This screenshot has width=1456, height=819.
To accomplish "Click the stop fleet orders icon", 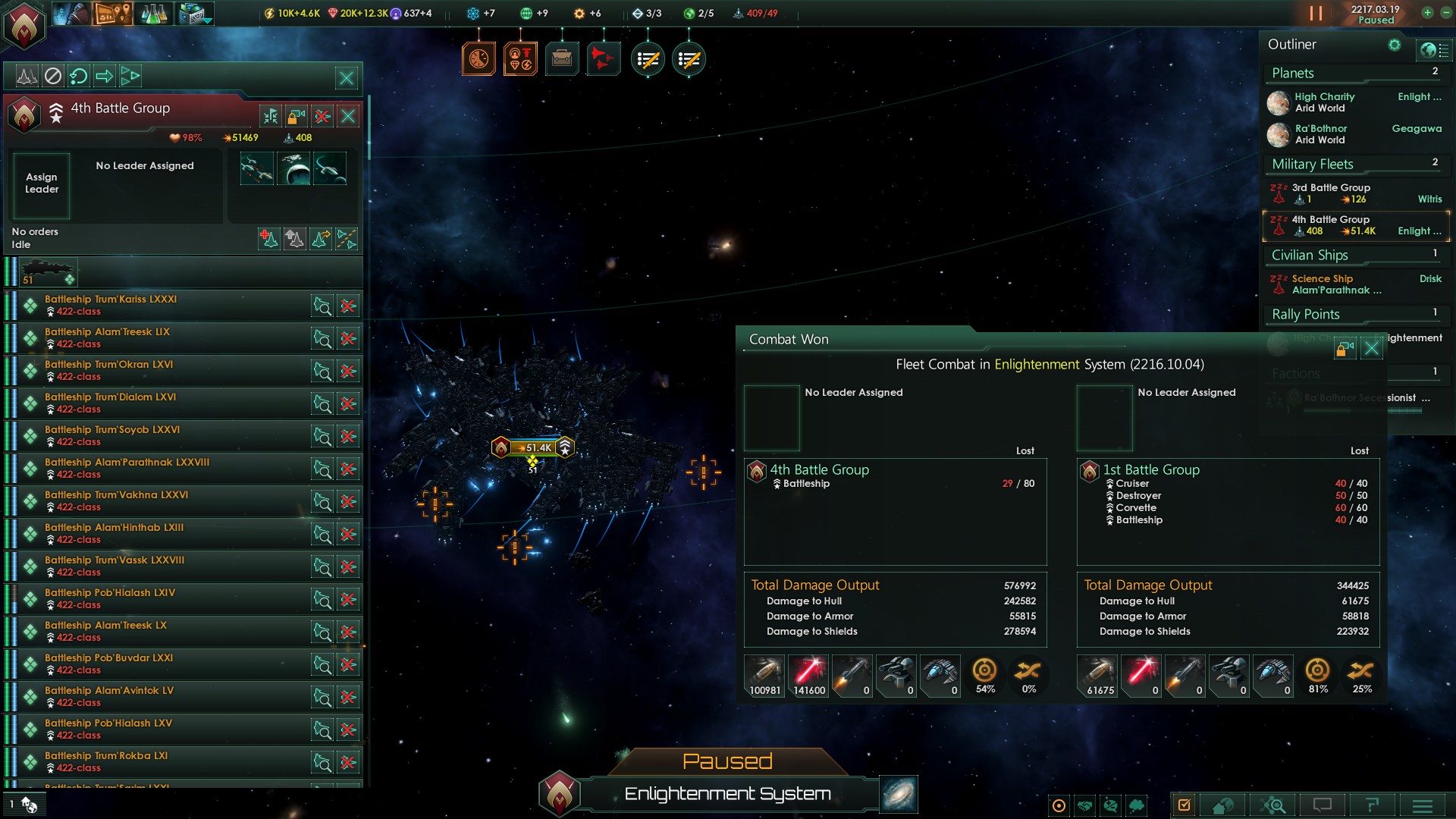I will click(x=52, y=76).
